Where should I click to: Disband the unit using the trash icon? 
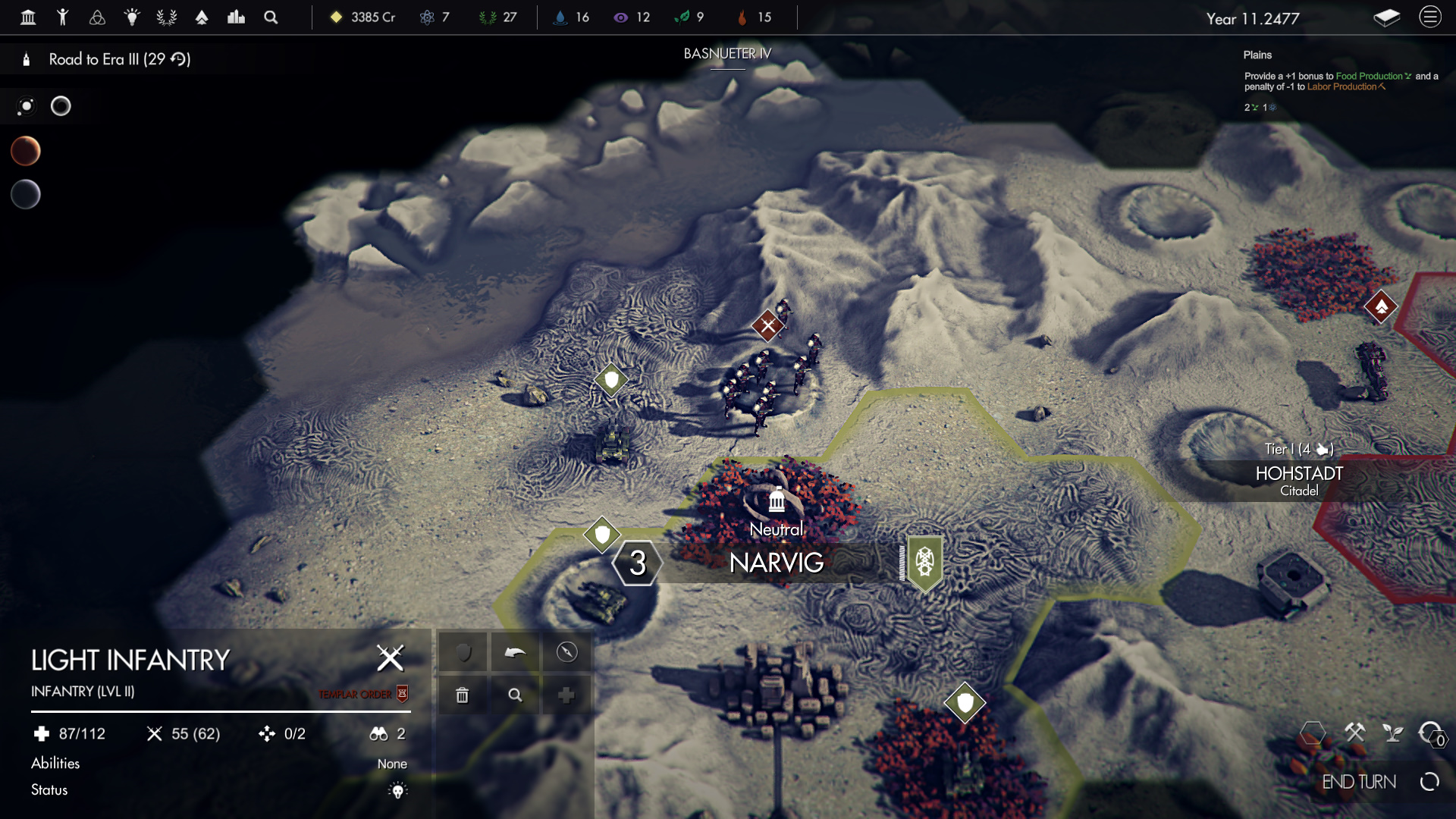463,694
